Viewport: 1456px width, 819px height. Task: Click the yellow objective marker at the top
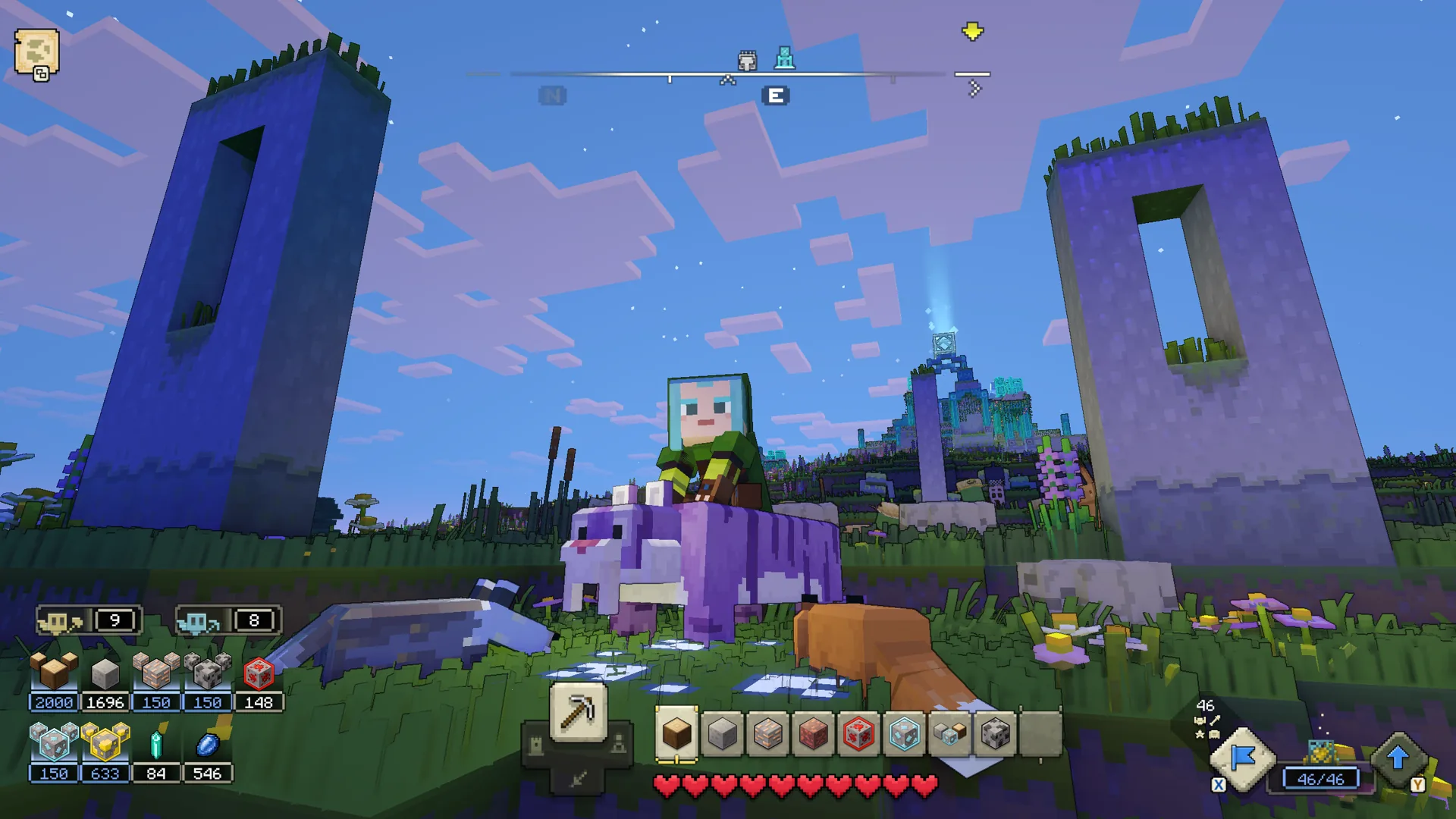point(972,30)
